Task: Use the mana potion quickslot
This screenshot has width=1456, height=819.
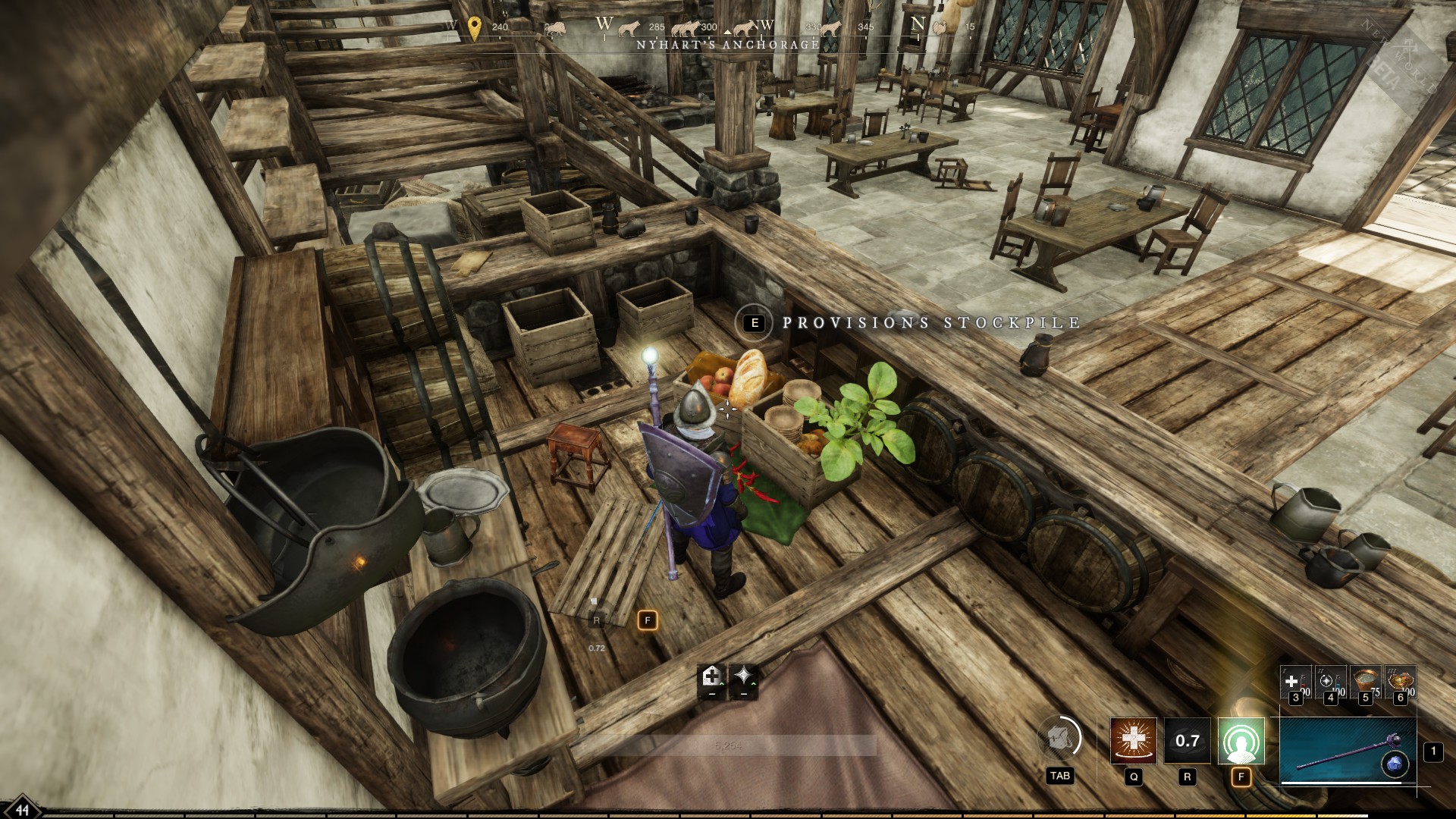Action: pos(1330,682)
